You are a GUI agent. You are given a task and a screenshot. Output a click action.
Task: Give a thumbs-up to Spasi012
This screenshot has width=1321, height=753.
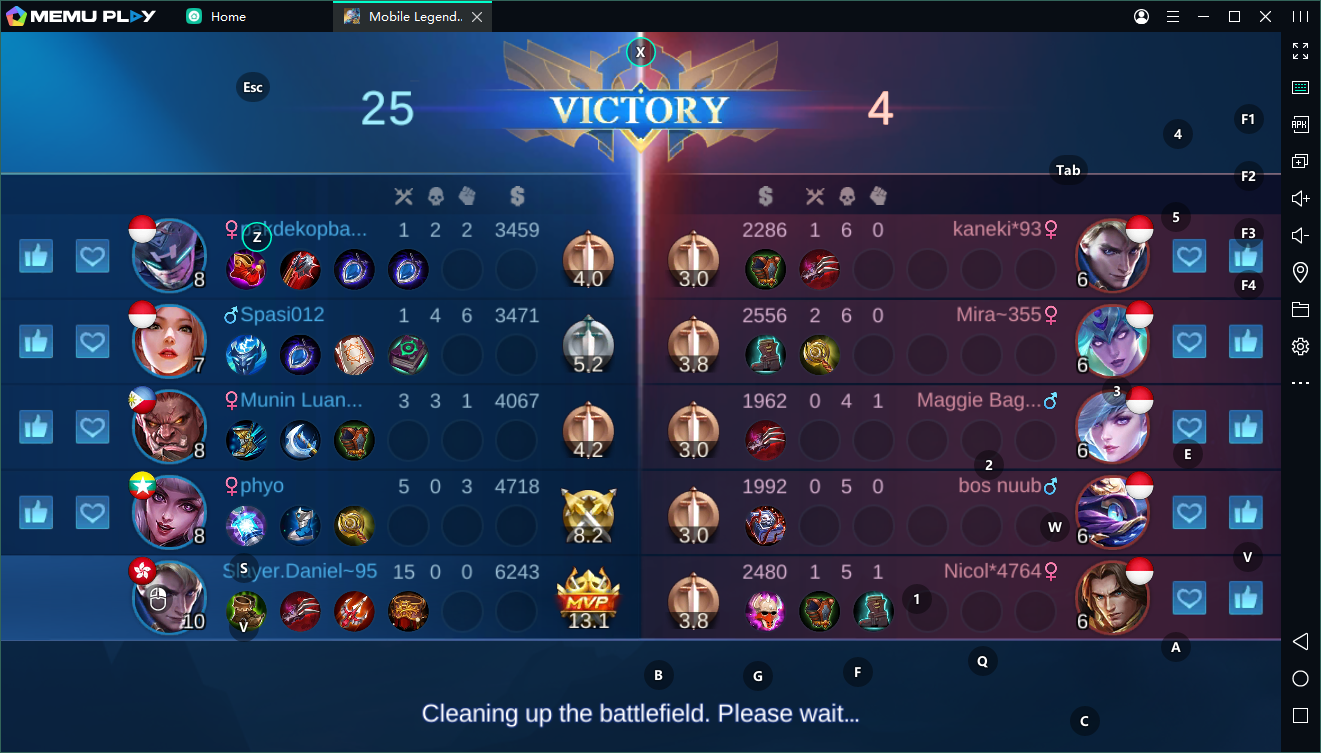[x=36, y=342]
